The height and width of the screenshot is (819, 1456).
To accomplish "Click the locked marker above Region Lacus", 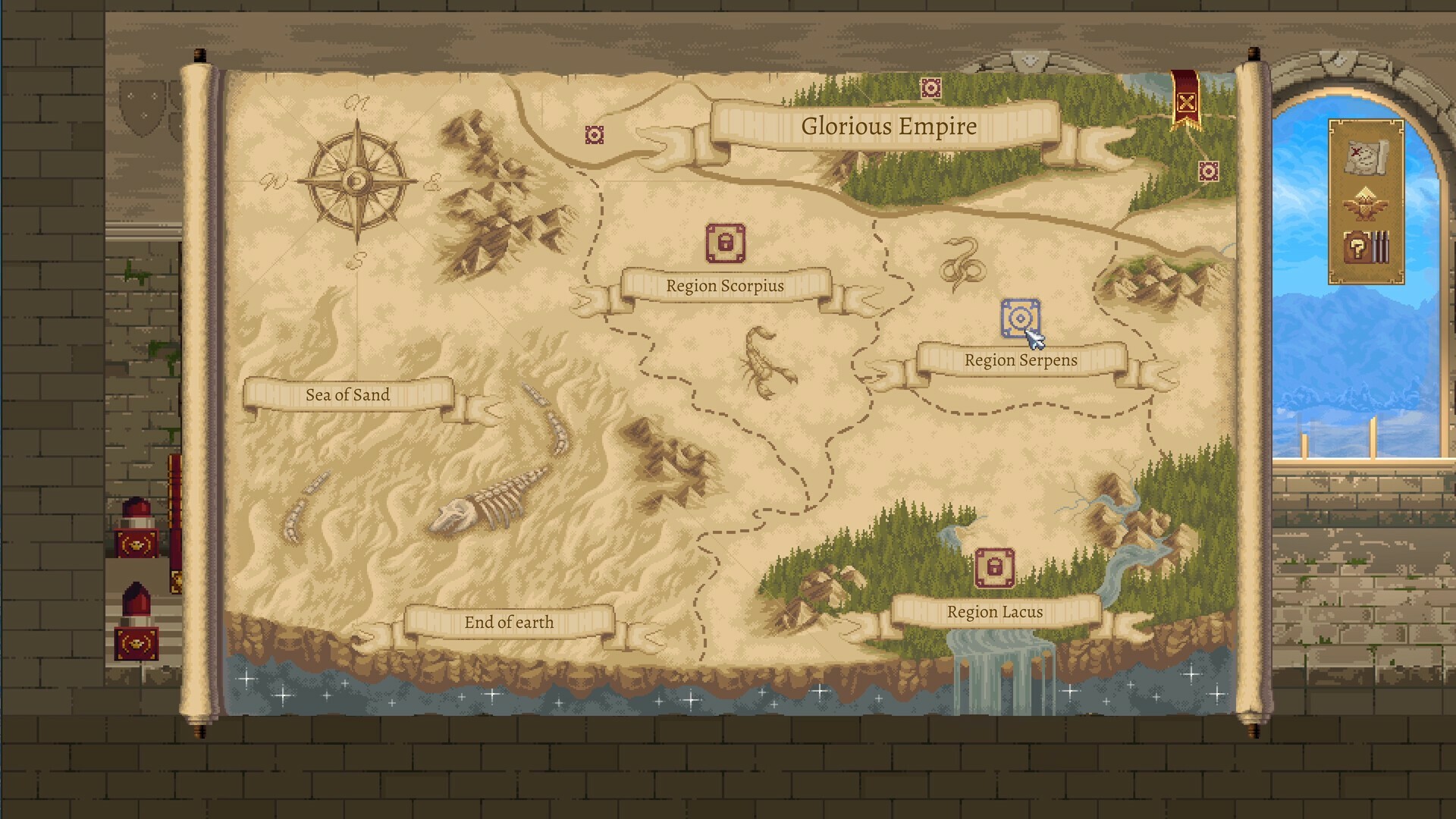I will coord(993,566).
